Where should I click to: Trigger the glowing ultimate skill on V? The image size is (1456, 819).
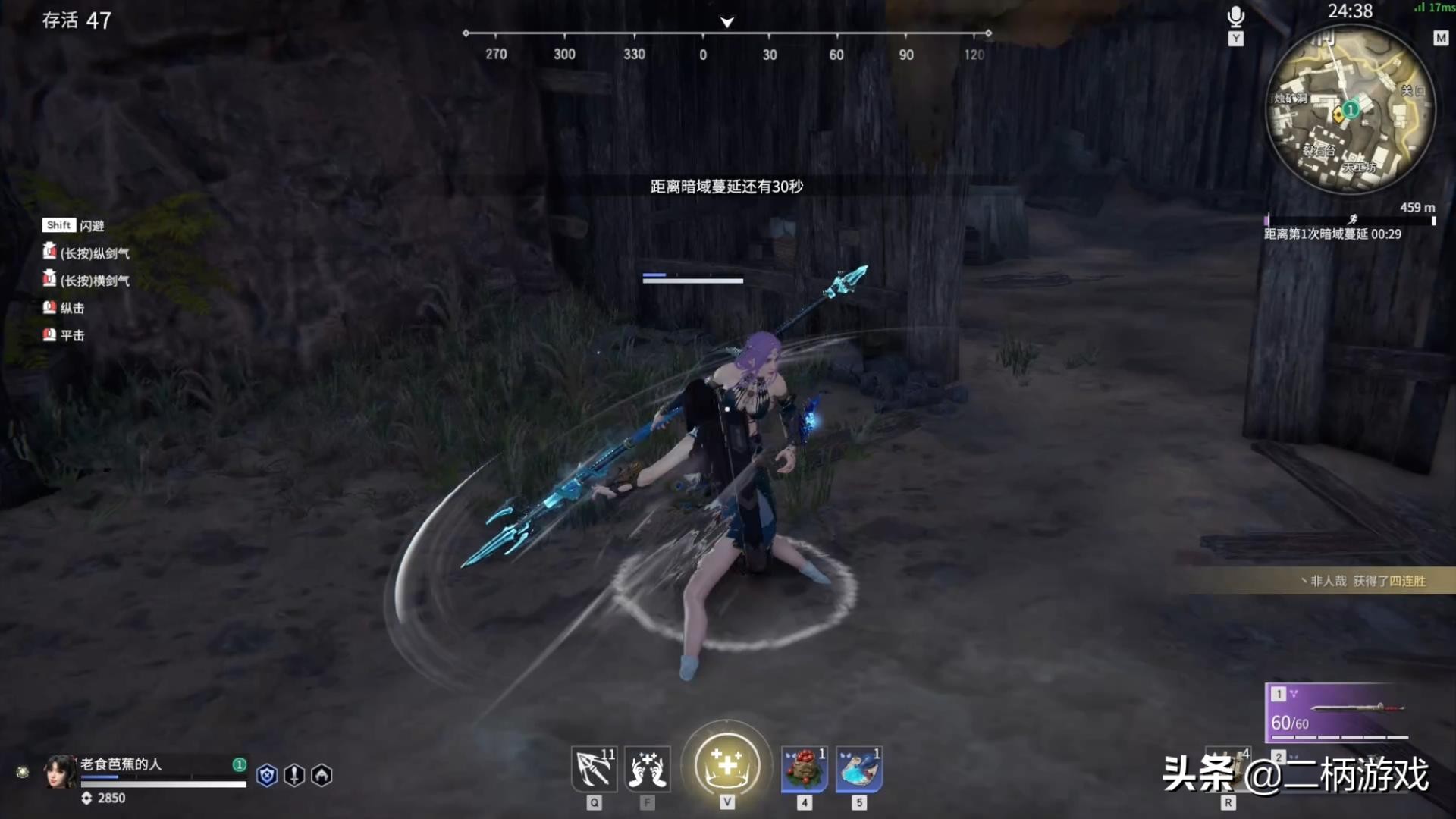click(x=726, y=766)
